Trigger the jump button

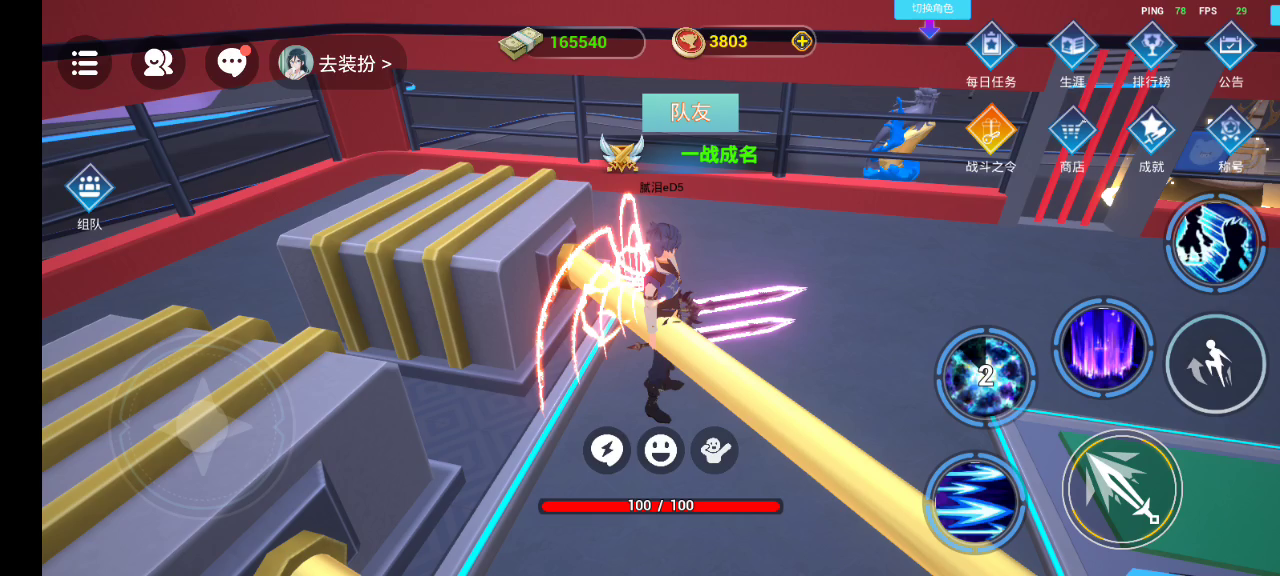click(x=1215, y=363)
